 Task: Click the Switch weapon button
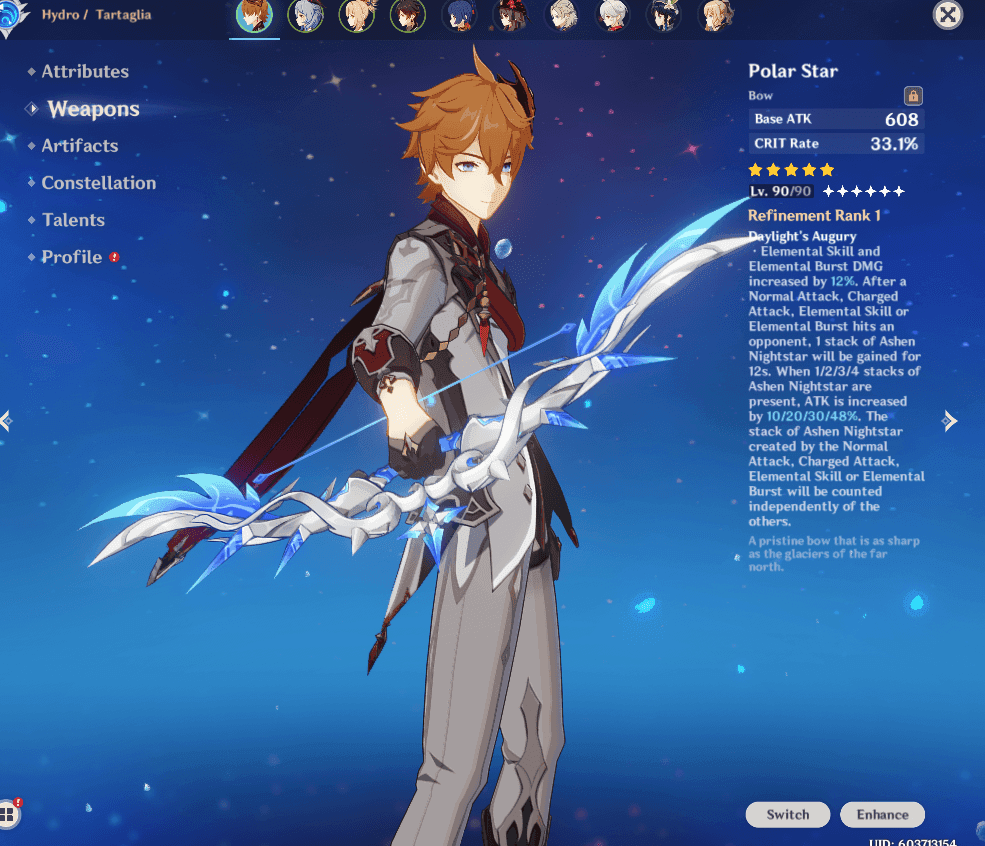click(x=788, y=814)
